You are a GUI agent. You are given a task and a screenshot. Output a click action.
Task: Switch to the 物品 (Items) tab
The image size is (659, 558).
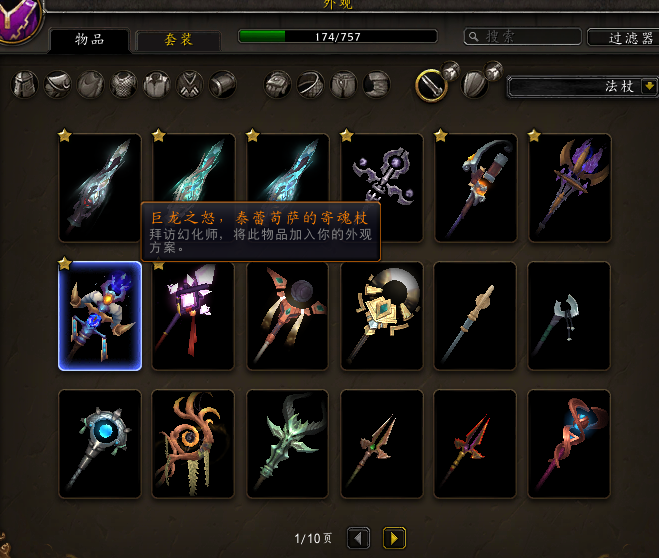tap(90, 40)
